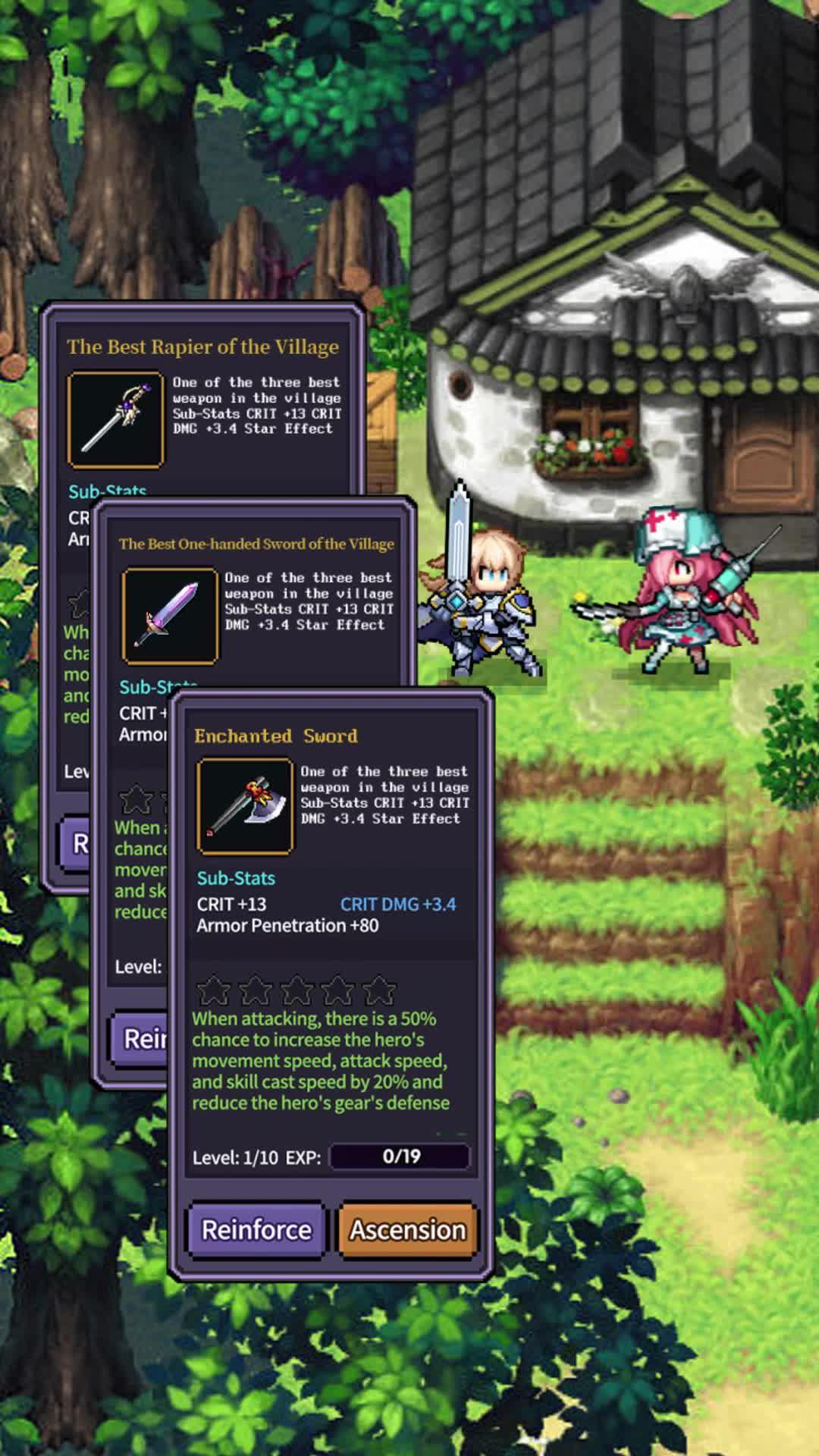Image resolution: width=819 pixels, height=1456 pixels.
Task: Click the Reinforce button on Enchanted Sword
Action: tap(256, 1229)
